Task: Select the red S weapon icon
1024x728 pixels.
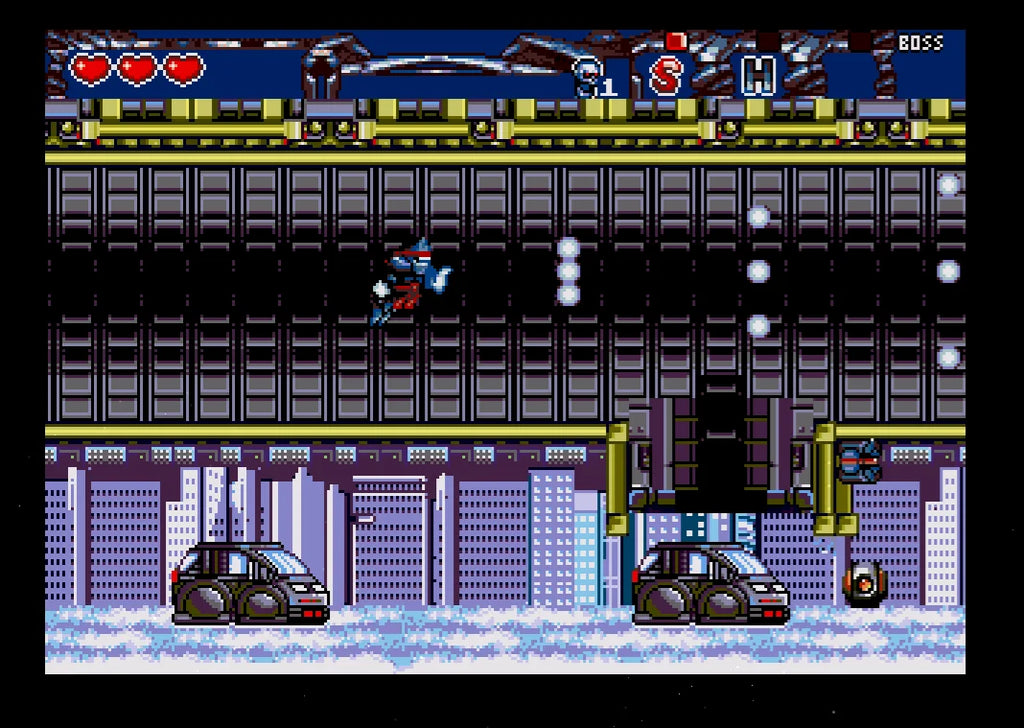Action: pyautogui.click(x=665, y=75)
